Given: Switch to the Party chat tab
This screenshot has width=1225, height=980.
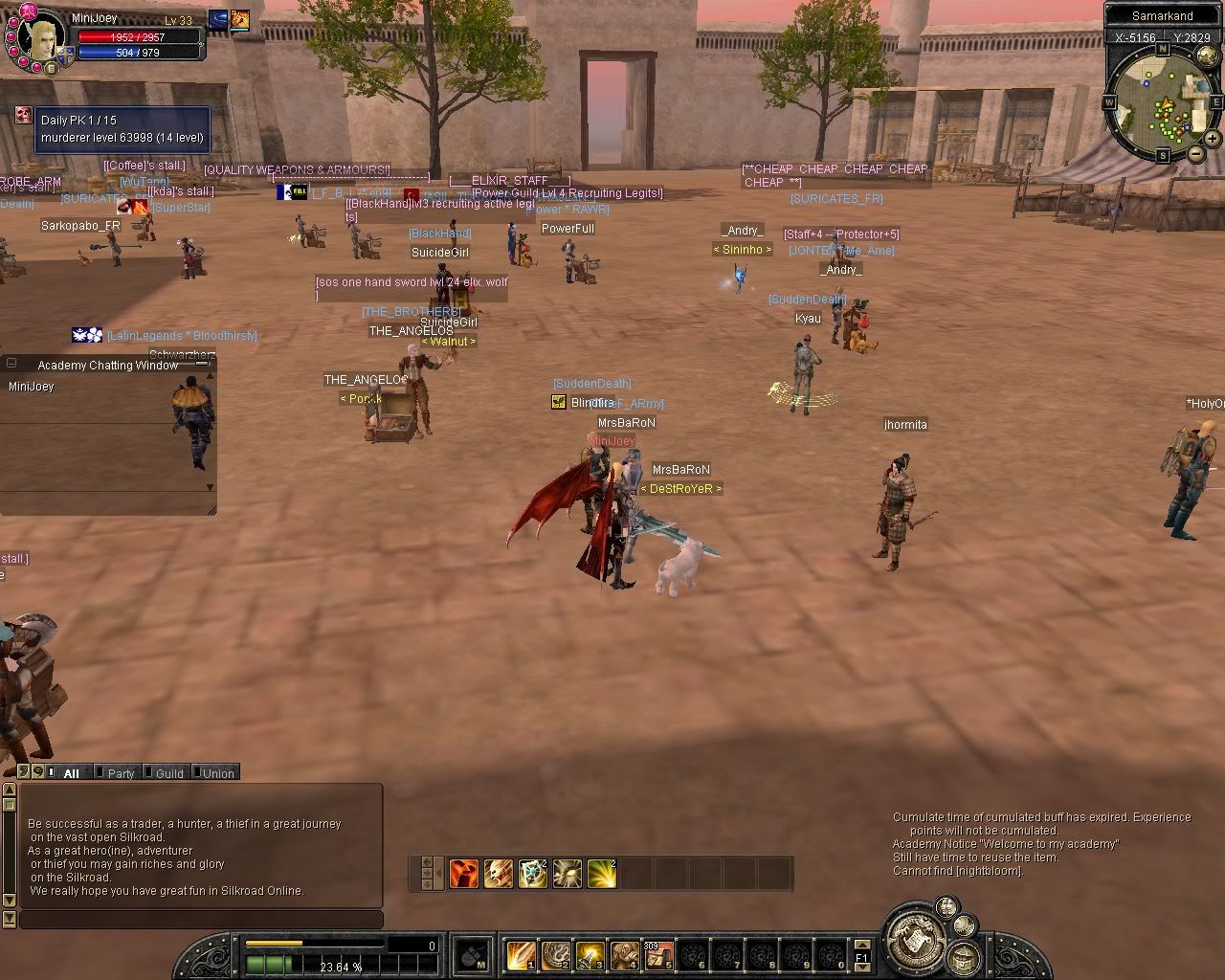Looking at the screenshot, I should [x=121, y=773].
